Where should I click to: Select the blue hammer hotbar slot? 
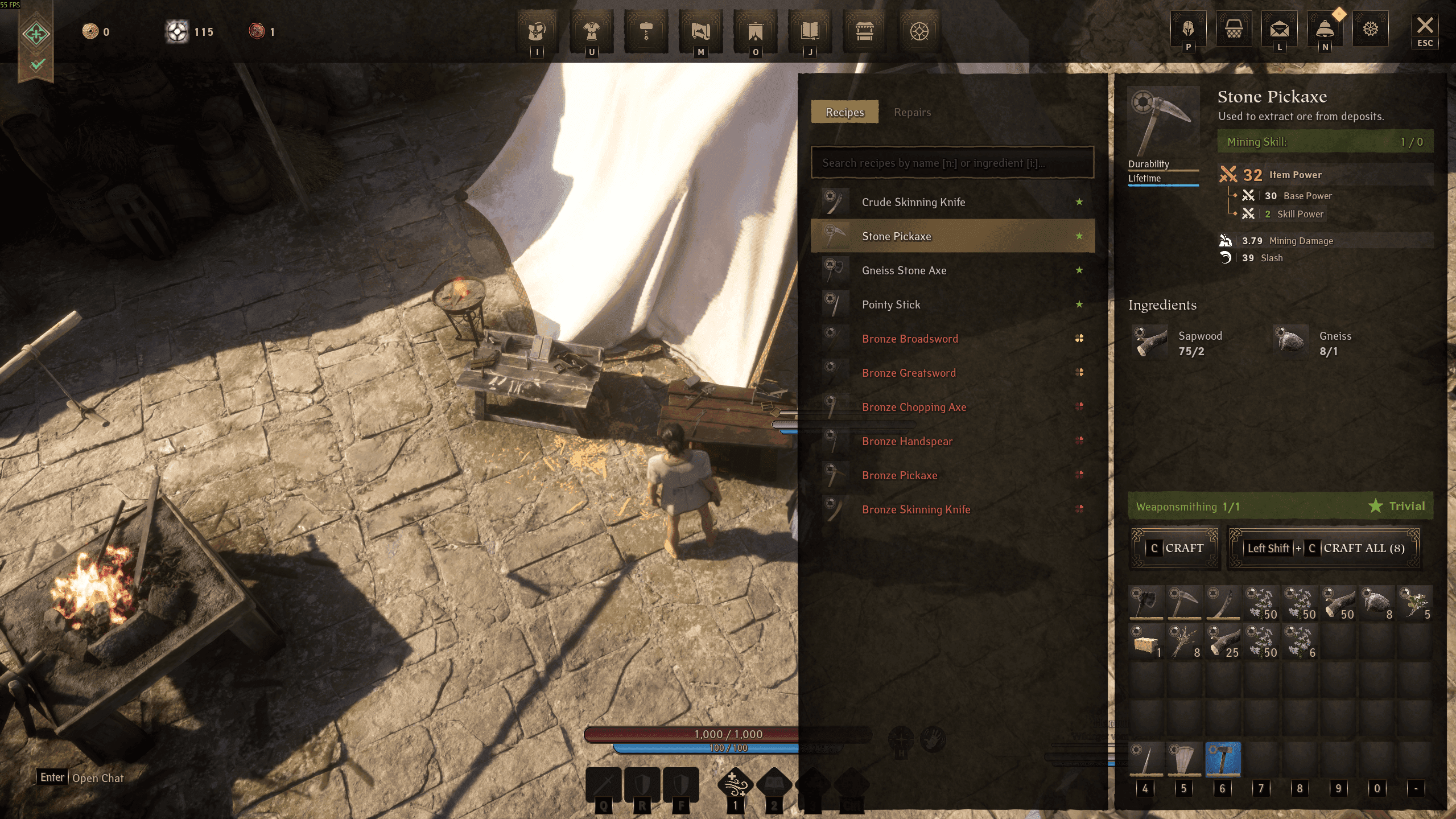click(1223, 759)
